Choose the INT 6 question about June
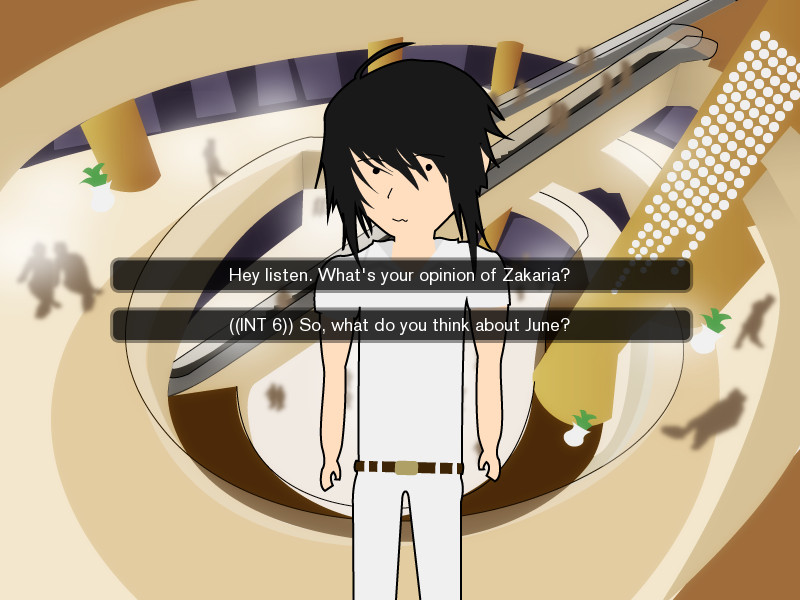Image resolution: width=800 pixels, height=600 pixels. click(400, 325)
